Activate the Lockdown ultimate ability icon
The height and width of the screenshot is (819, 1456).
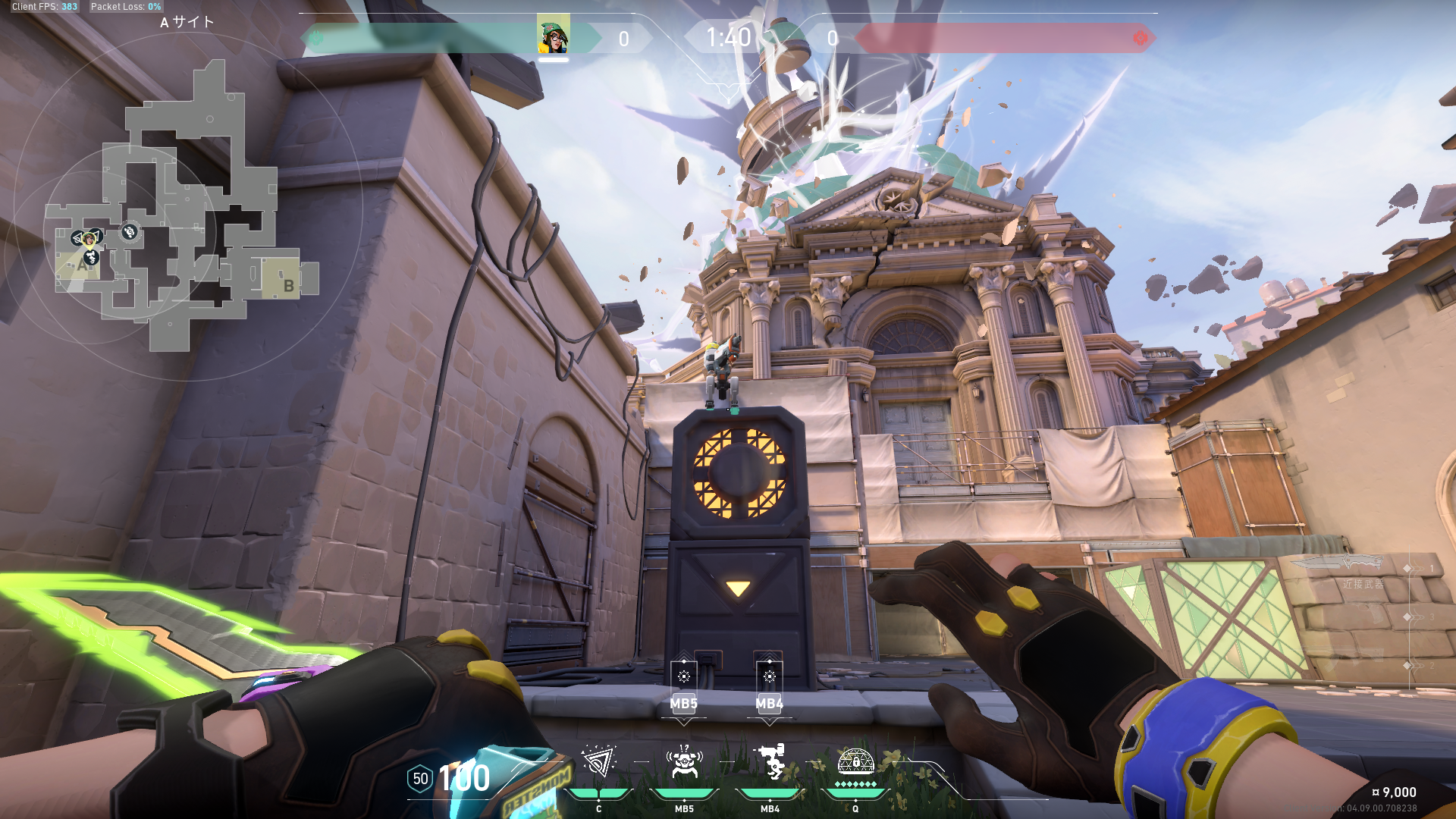855,761
